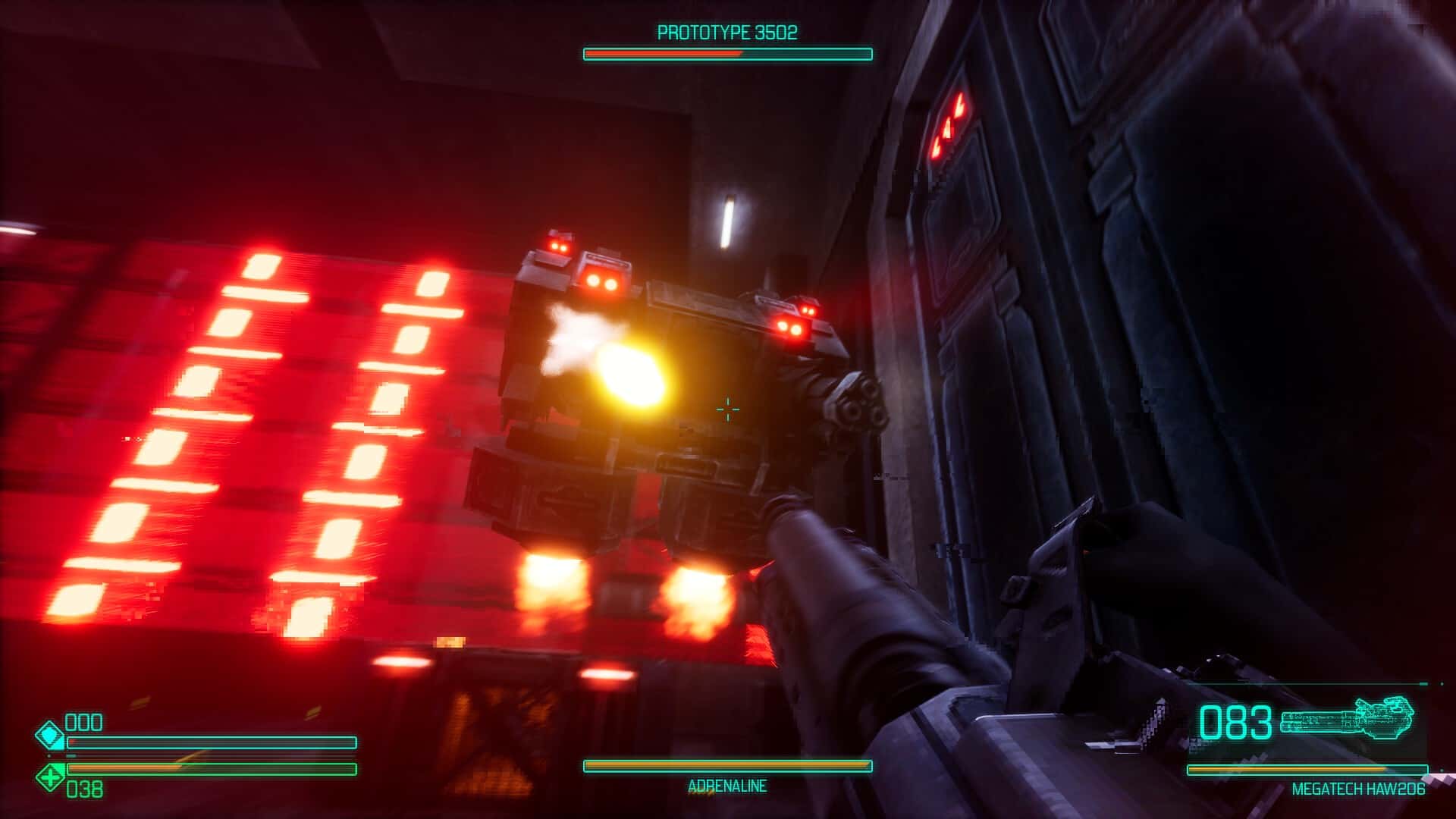Expand the boss status panel at top
The height and width of the screenshot is (819, 1456).
coord(724,42)
